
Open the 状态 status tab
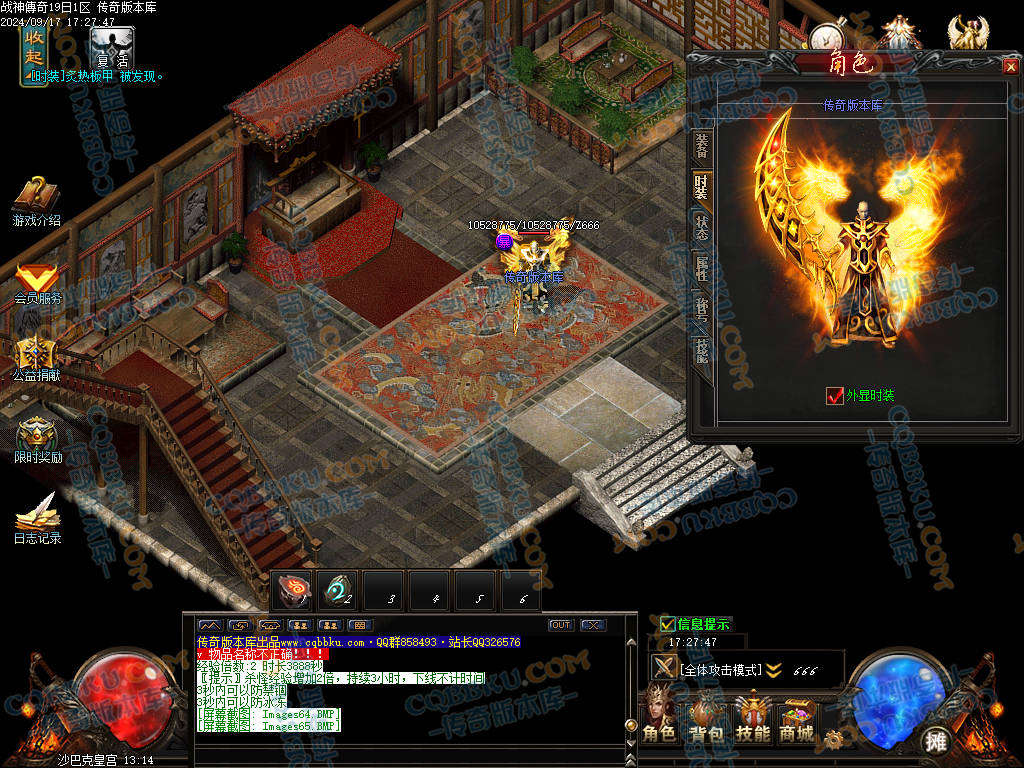click(701, 226)
